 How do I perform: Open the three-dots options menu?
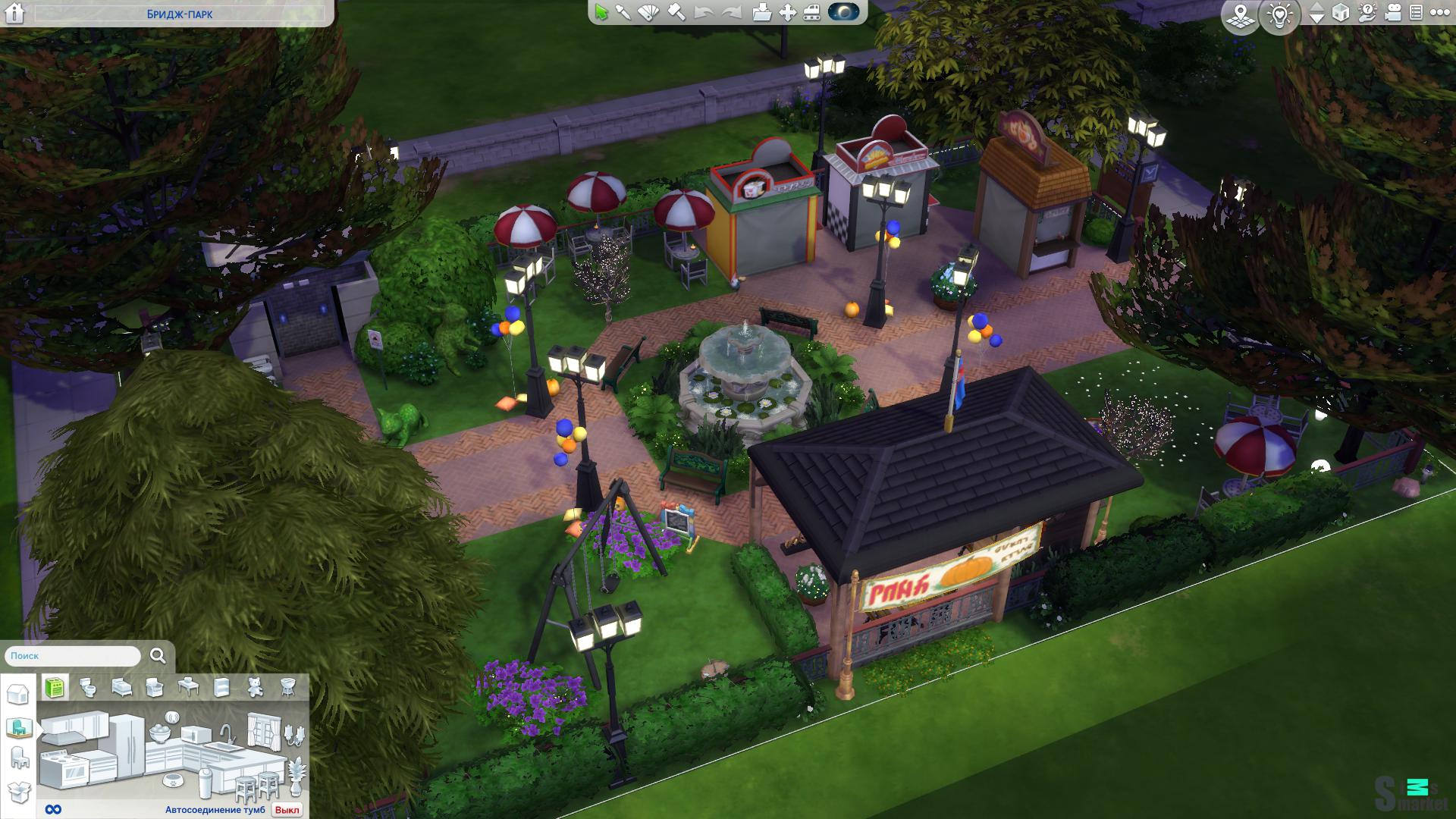1439,13
